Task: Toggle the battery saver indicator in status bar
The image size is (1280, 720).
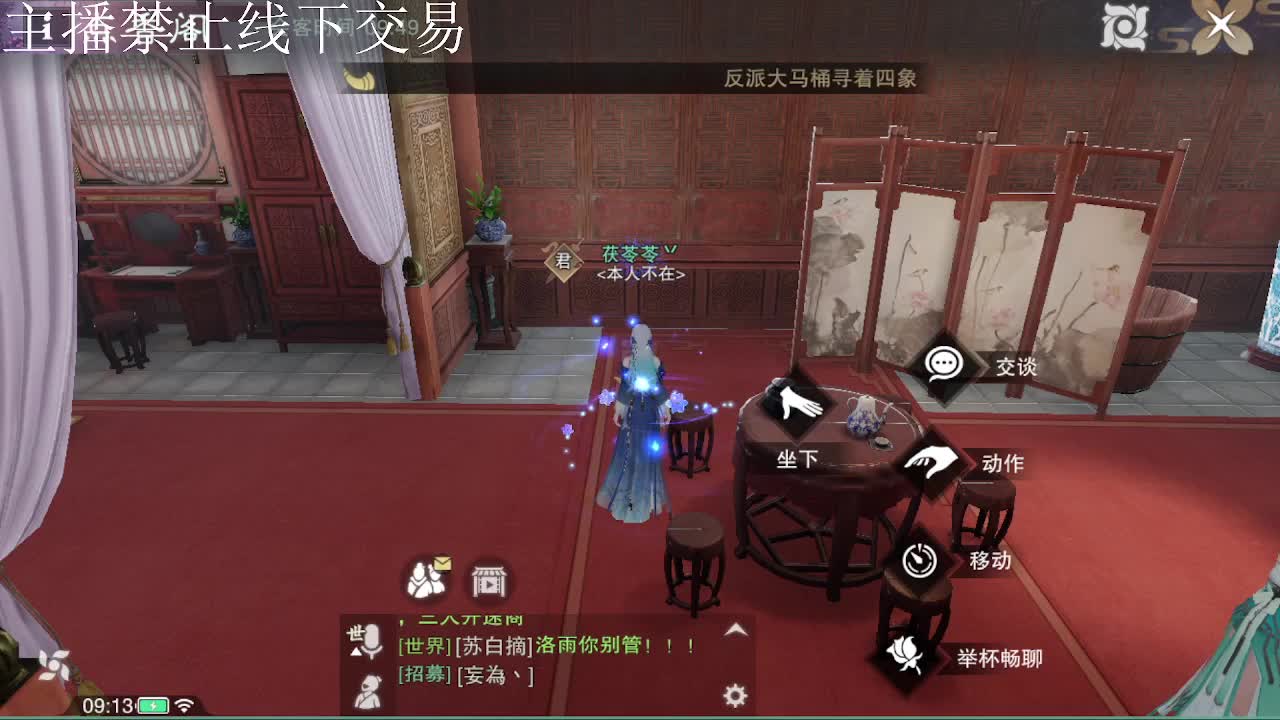Action: click(150, 705)
